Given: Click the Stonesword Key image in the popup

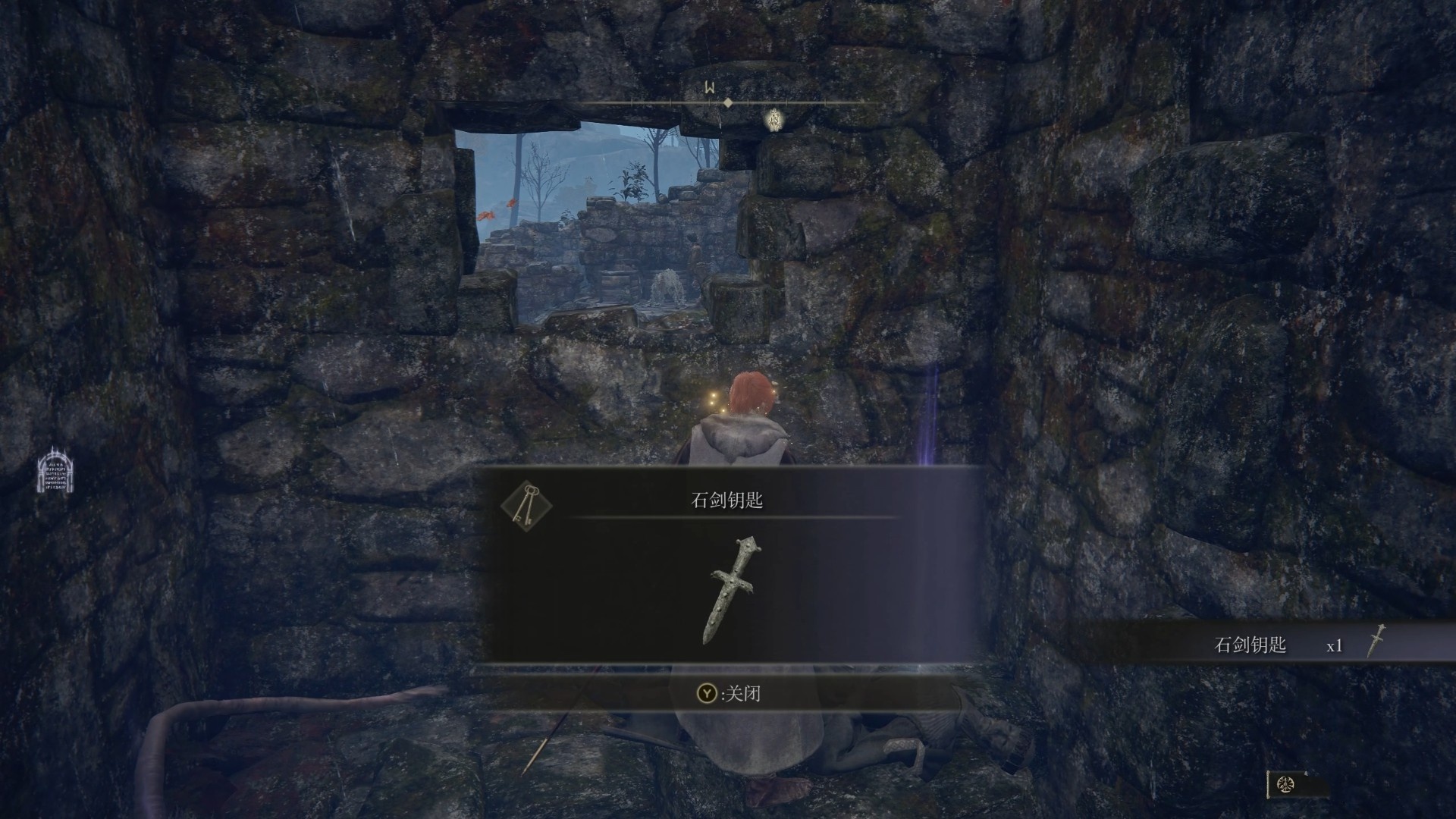Looking at the screenshot, I should [x=733, y=591].
